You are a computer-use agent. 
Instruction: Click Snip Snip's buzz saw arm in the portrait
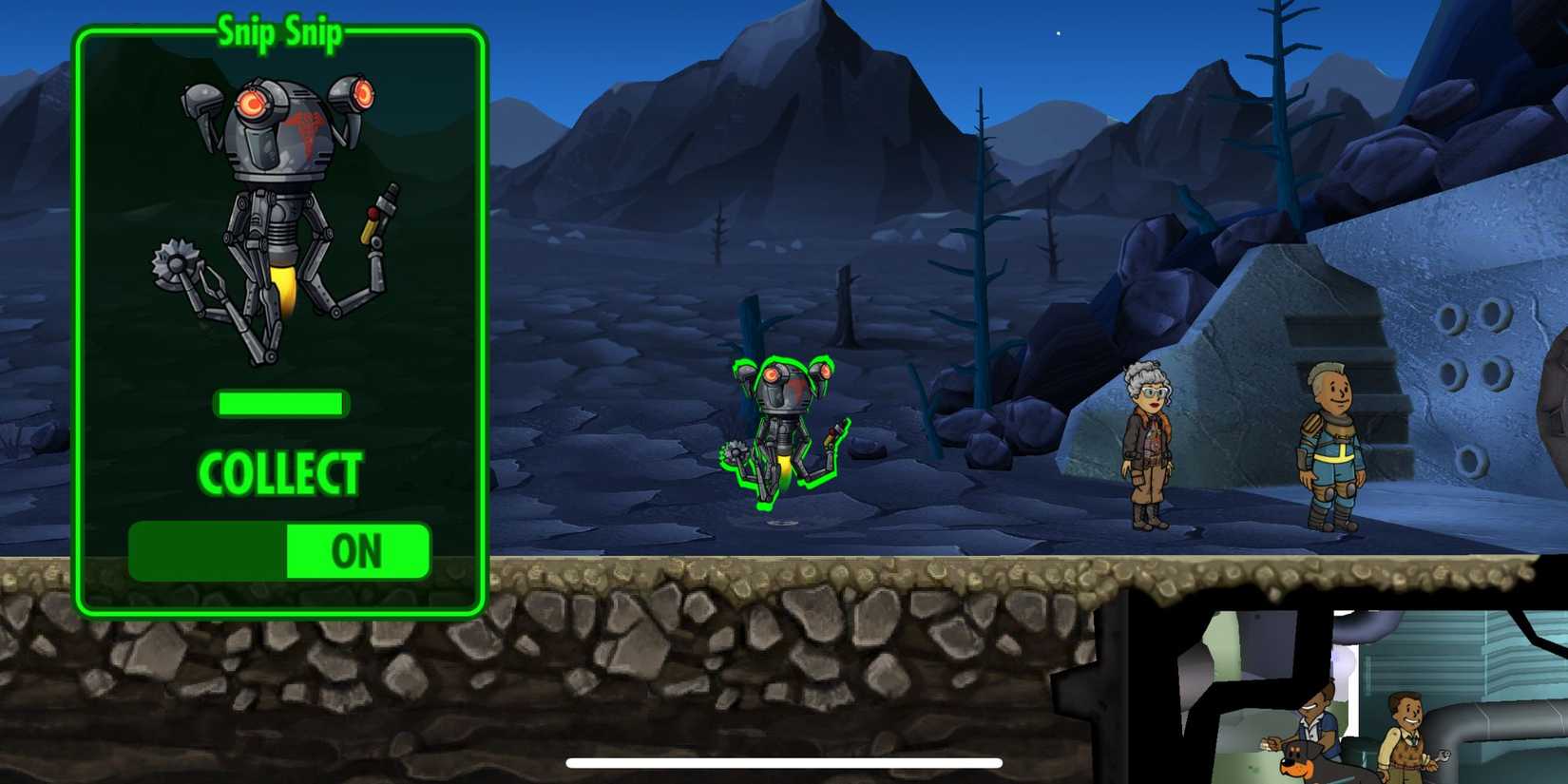(x=176, y=261)
